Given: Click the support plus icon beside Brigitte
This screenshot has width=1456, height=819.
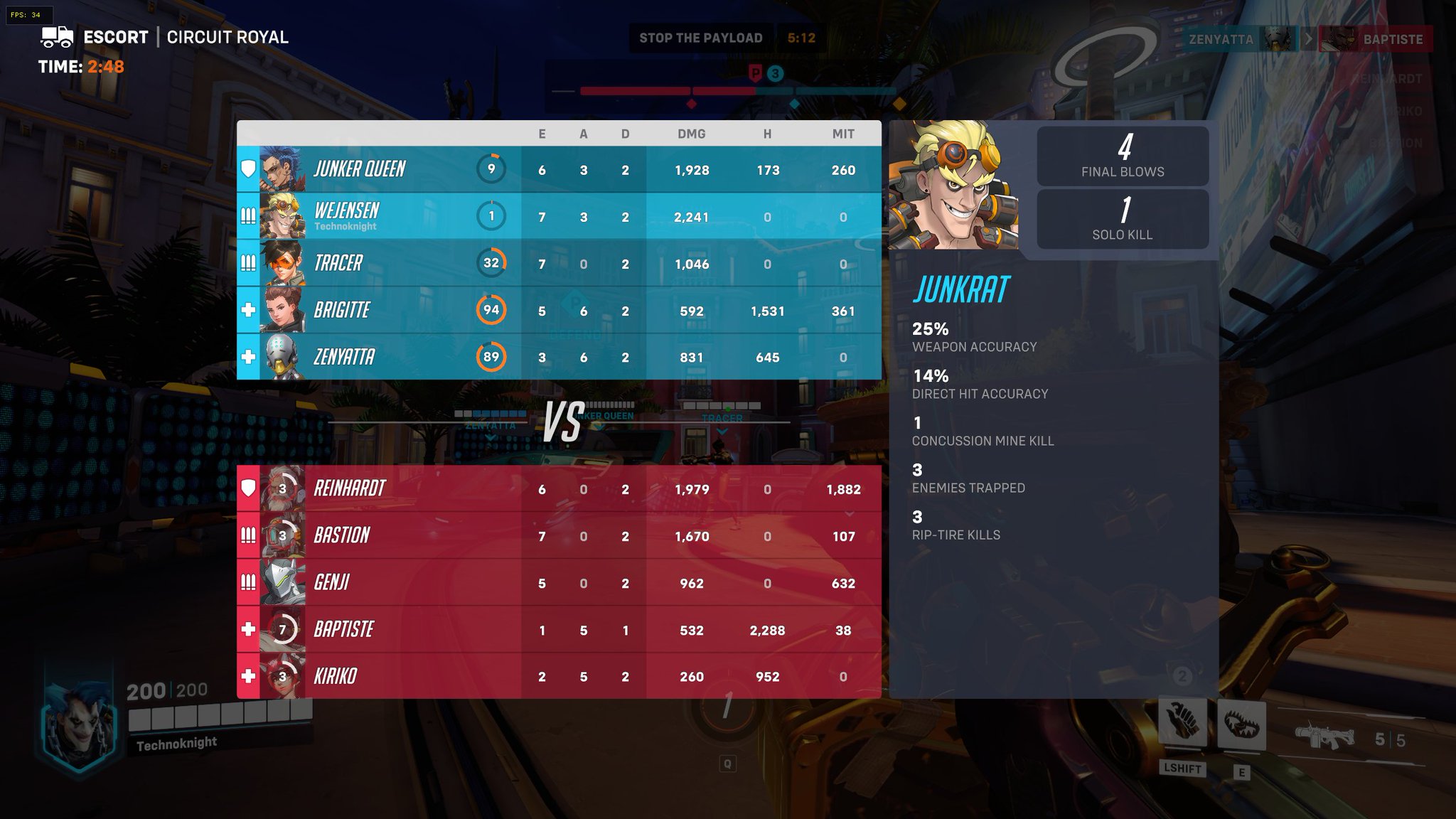Looking at the screenshot, I should pos(248,310).
